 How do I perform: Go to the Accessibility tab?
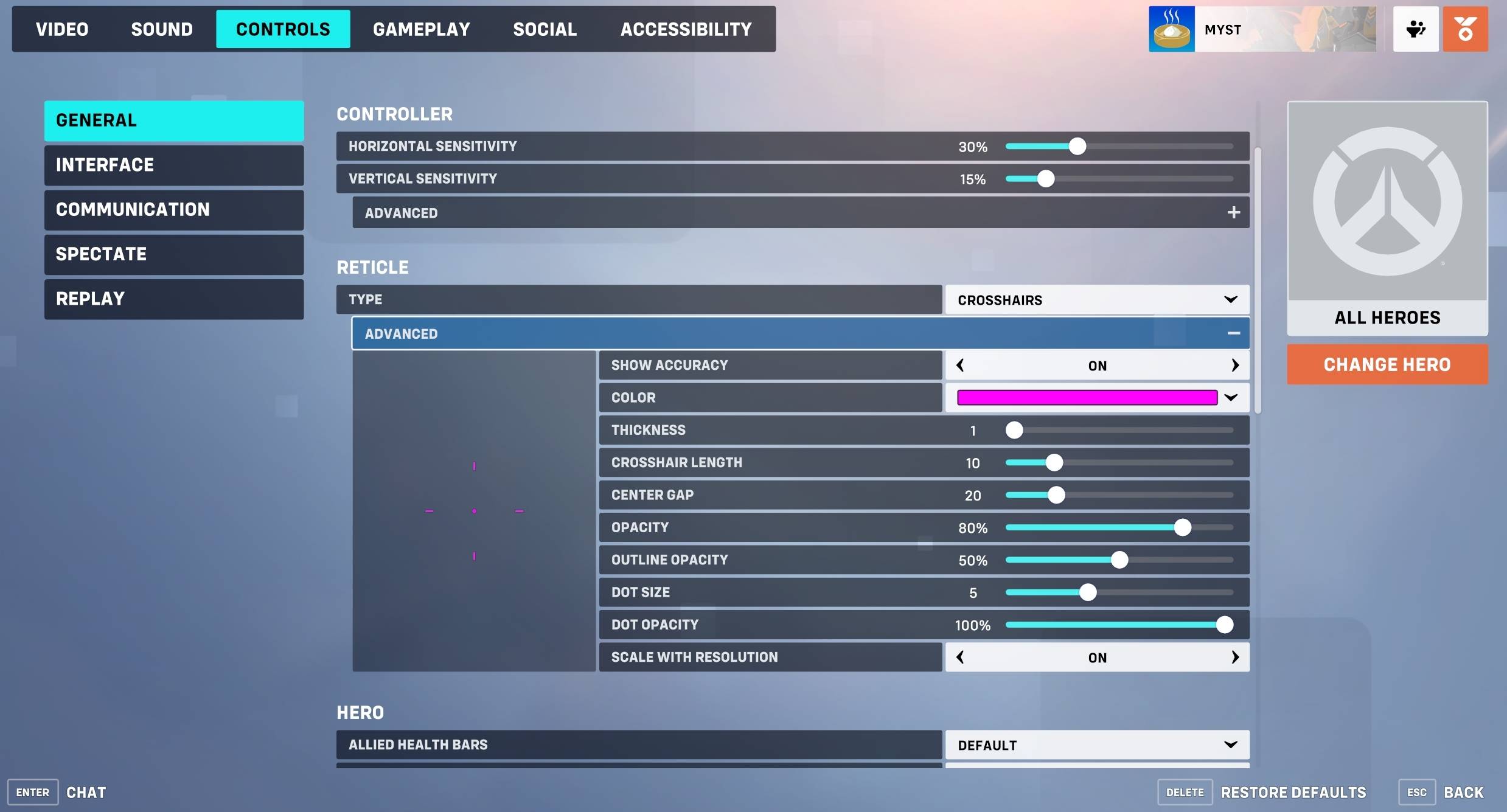[x=686, y=29]
